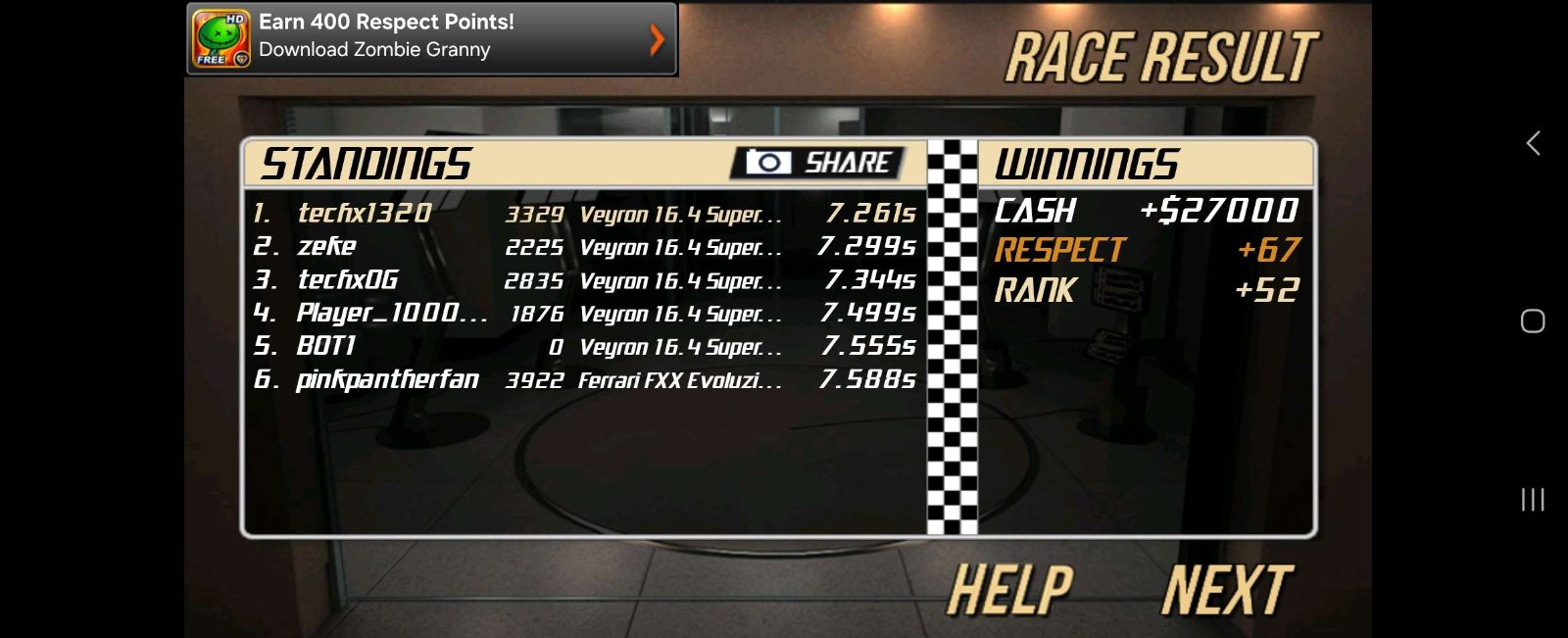Viewport: 1568px width, 638px height.
Task: Continue with the NEXT button
Action: pos(1227,590)
